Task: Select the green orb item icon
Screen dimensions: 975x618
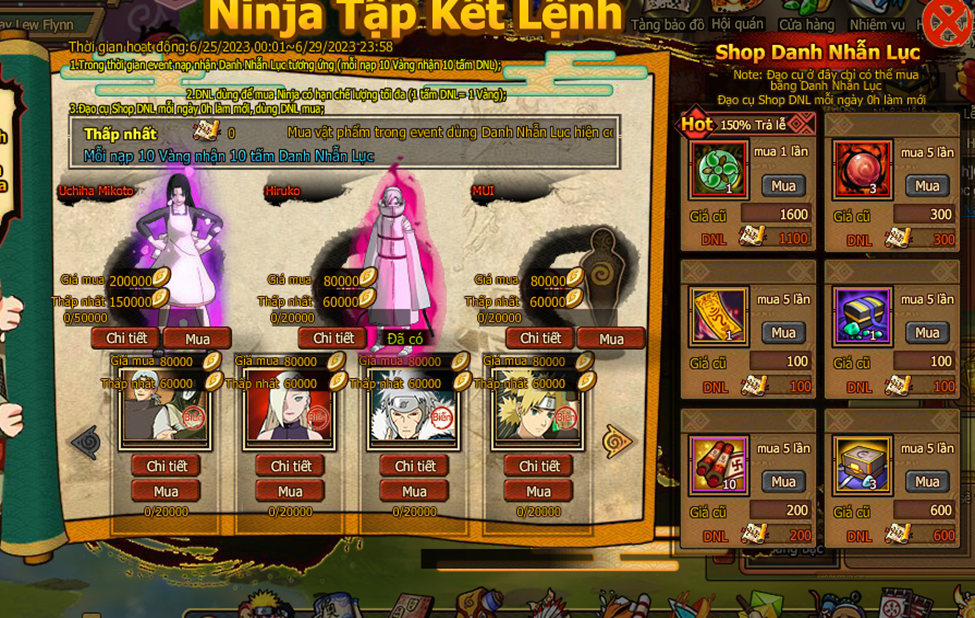Action: (x=719, y=169)
